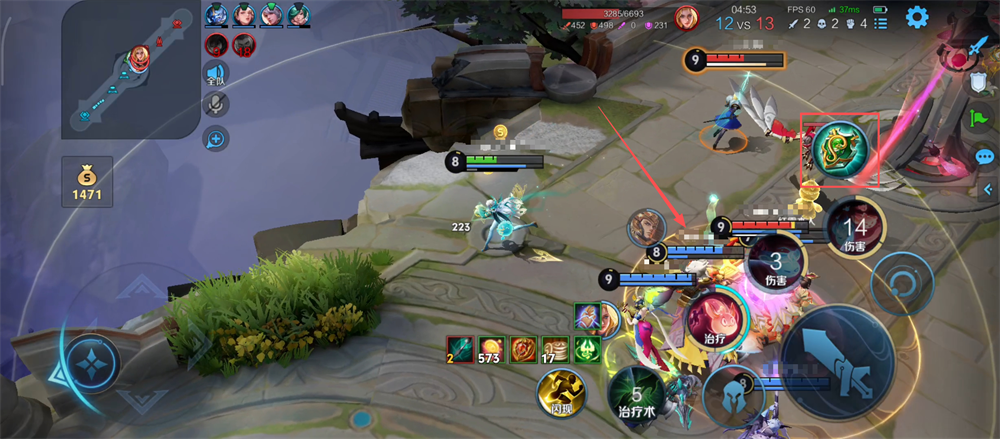This screenshot has width=1000, height=439.
Task: Tap the helmet target-hero button
Action: (x=730, y=393)
